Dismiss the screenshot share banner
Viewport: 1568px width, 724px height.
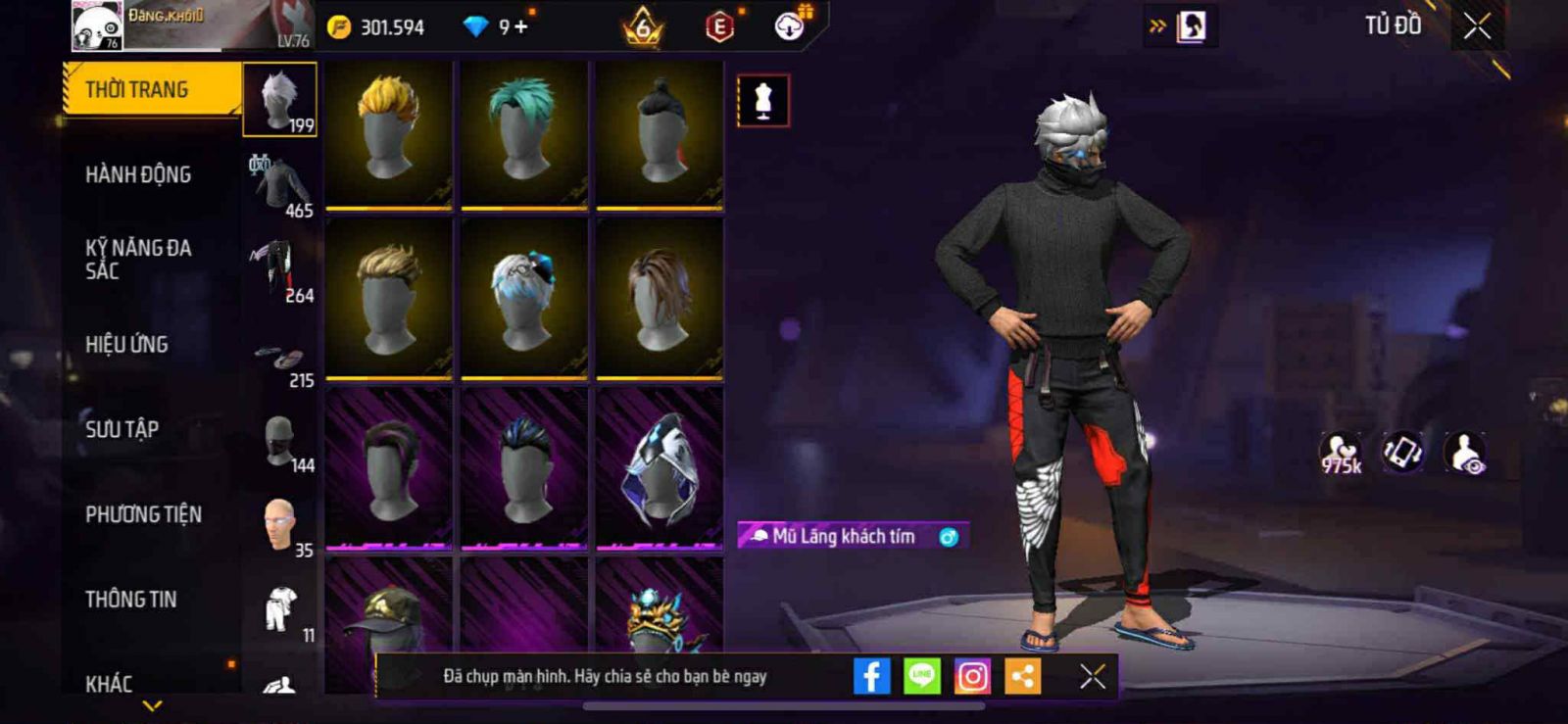point(1093,676)
